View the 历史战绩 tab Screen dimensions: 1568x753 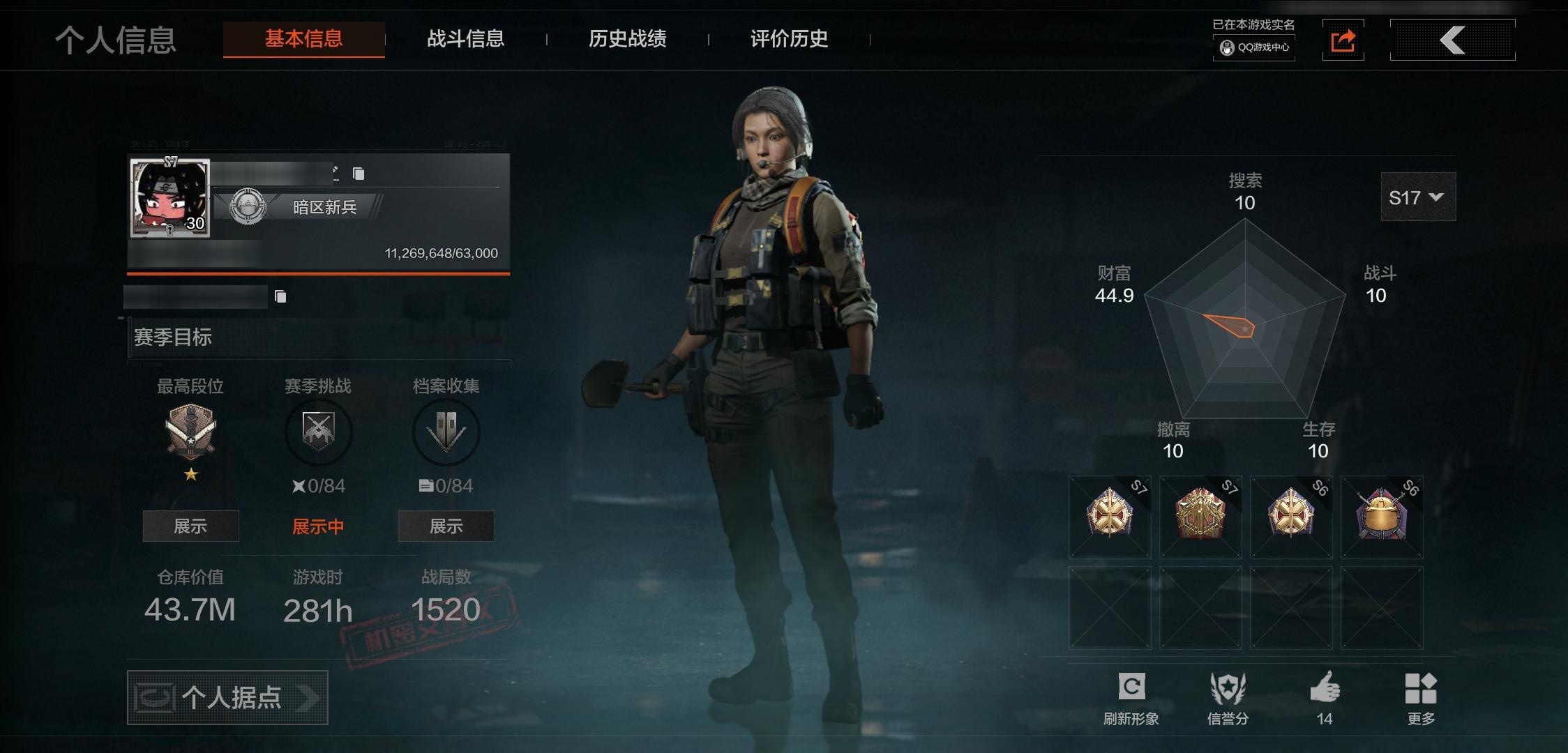pos(627,38)
